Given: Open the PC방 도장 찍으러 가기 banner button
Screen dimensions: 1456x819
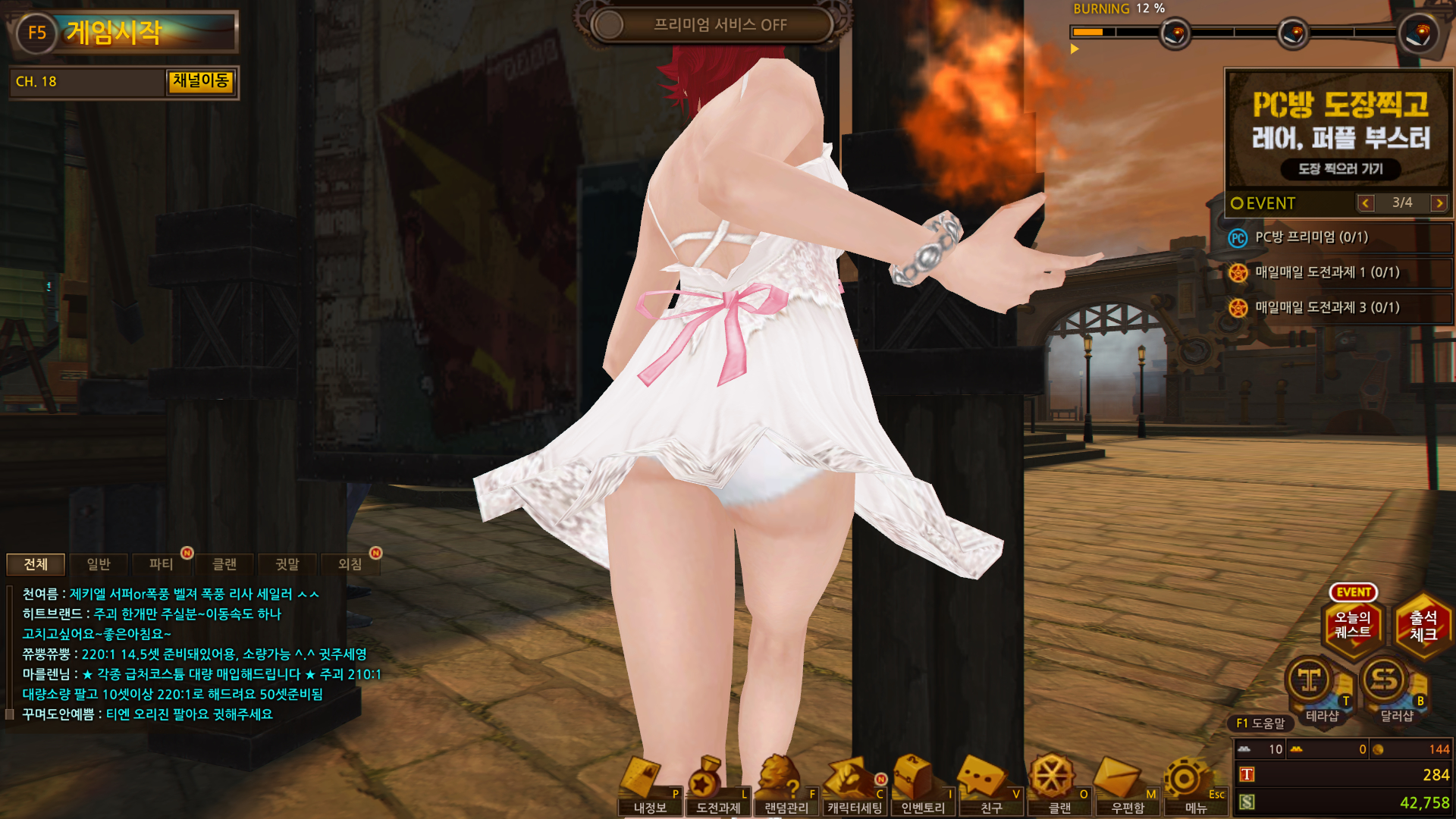Looking at the screenshot, I should coord(1340,169).
